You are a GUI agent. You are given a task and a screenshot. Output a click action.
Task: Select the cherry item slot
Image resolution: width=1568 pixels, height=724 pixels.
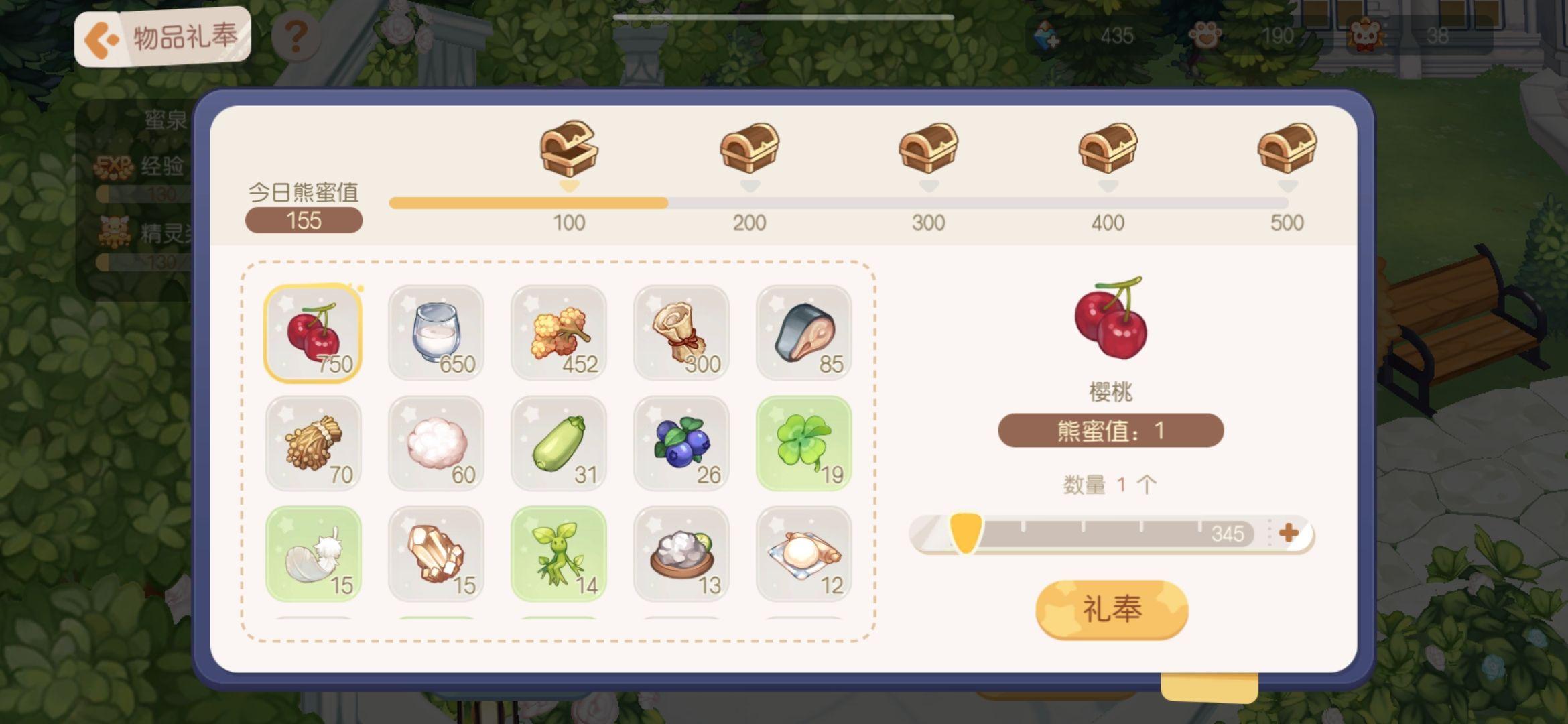coord(313,333)
